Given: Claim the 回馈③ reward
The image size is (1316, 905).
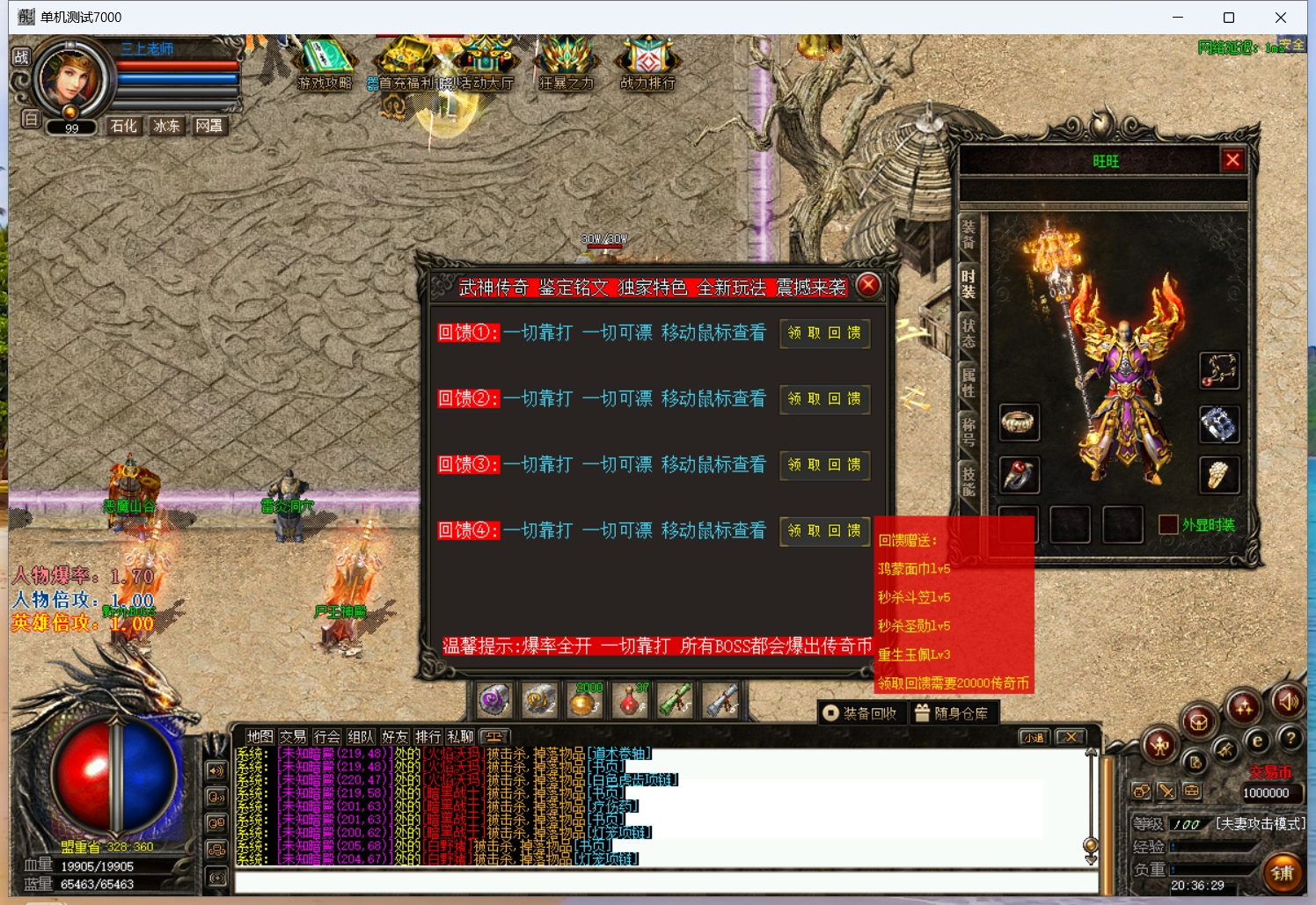Looking at the screenshot, I should click(824, 464).
